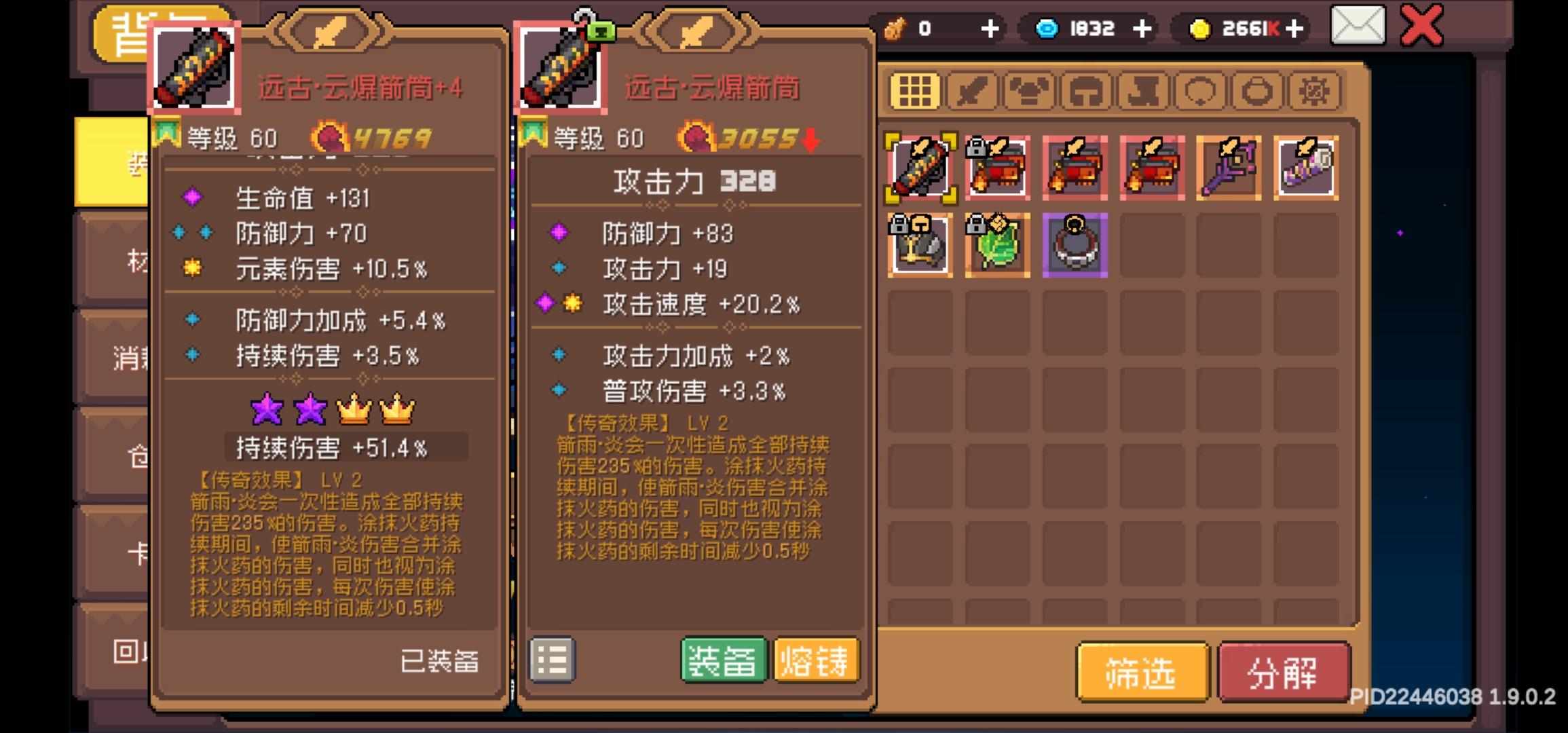Open the sword weapon filter tab
The width and height of the screenshot is (1568, 733).
(x=971, y=90)
